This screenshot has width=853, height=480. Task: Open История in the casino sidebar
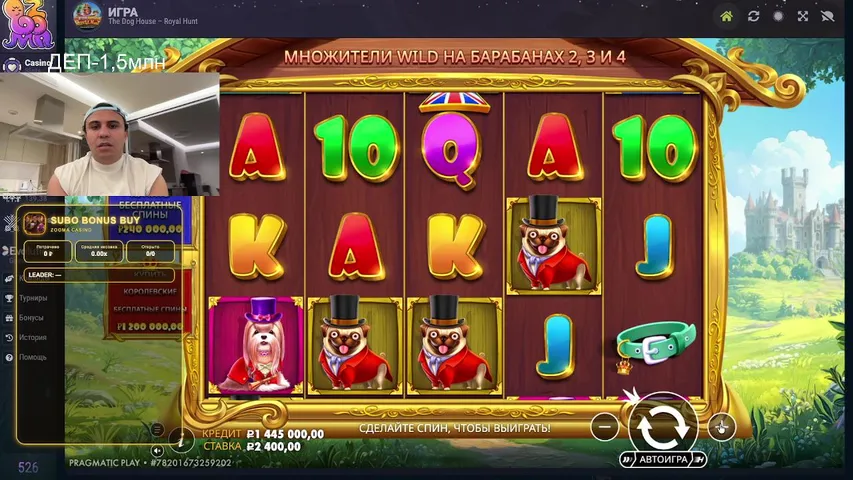(32, 337)
